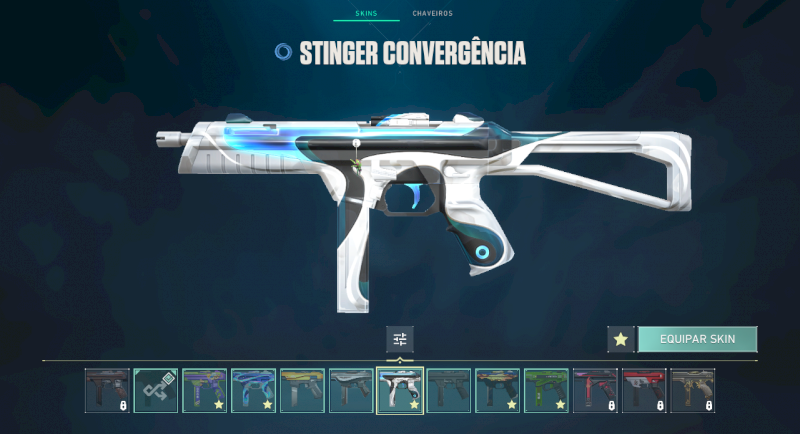This screenshot has height=434, width=800.
Task: Switch to the Chaveiros tab
Action: (432, 13)
